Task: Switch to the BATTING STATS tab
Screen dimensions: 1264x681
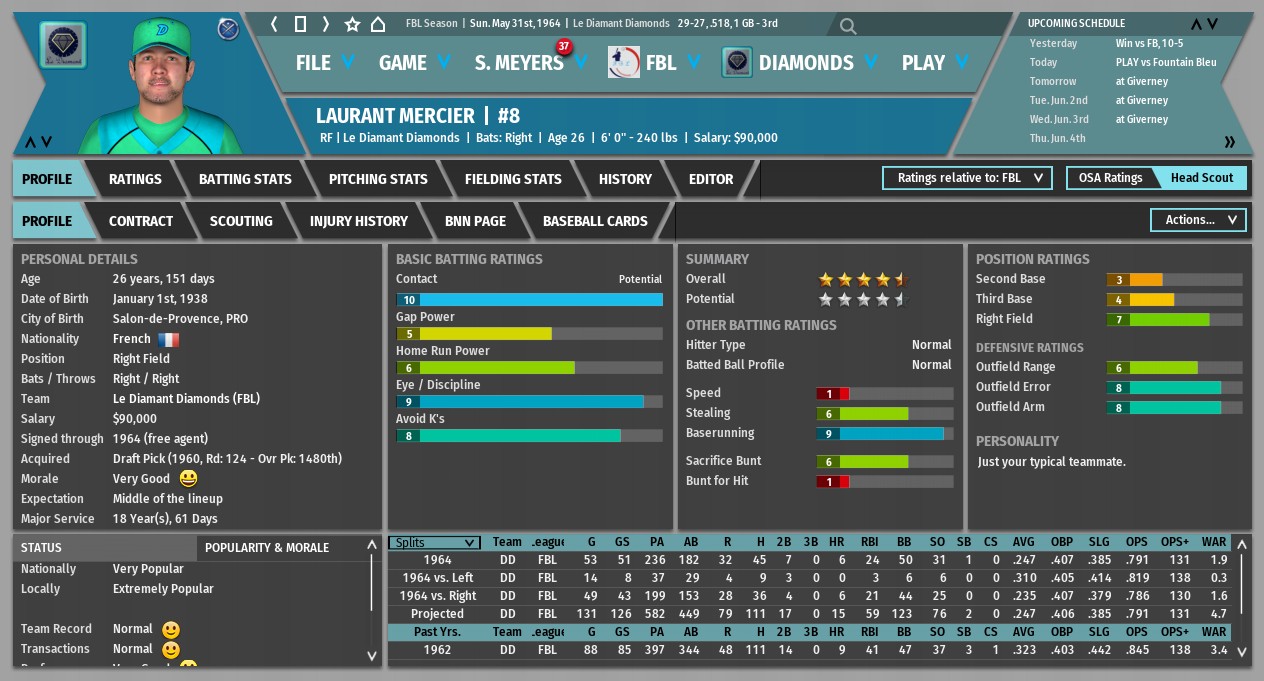Action: tap(245, 179)
